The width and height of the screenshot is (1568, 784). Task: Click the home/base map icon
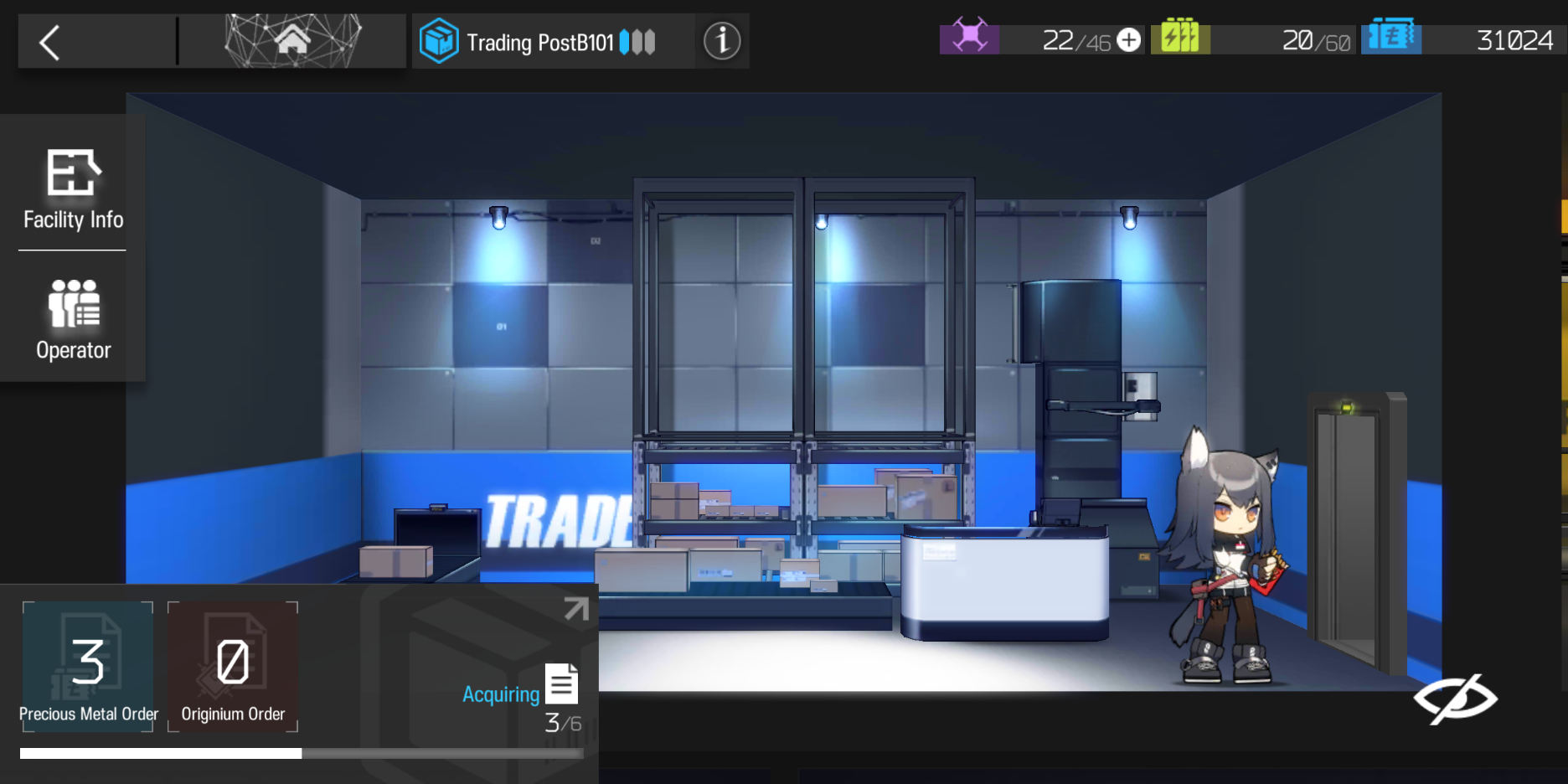pos(292,39)
